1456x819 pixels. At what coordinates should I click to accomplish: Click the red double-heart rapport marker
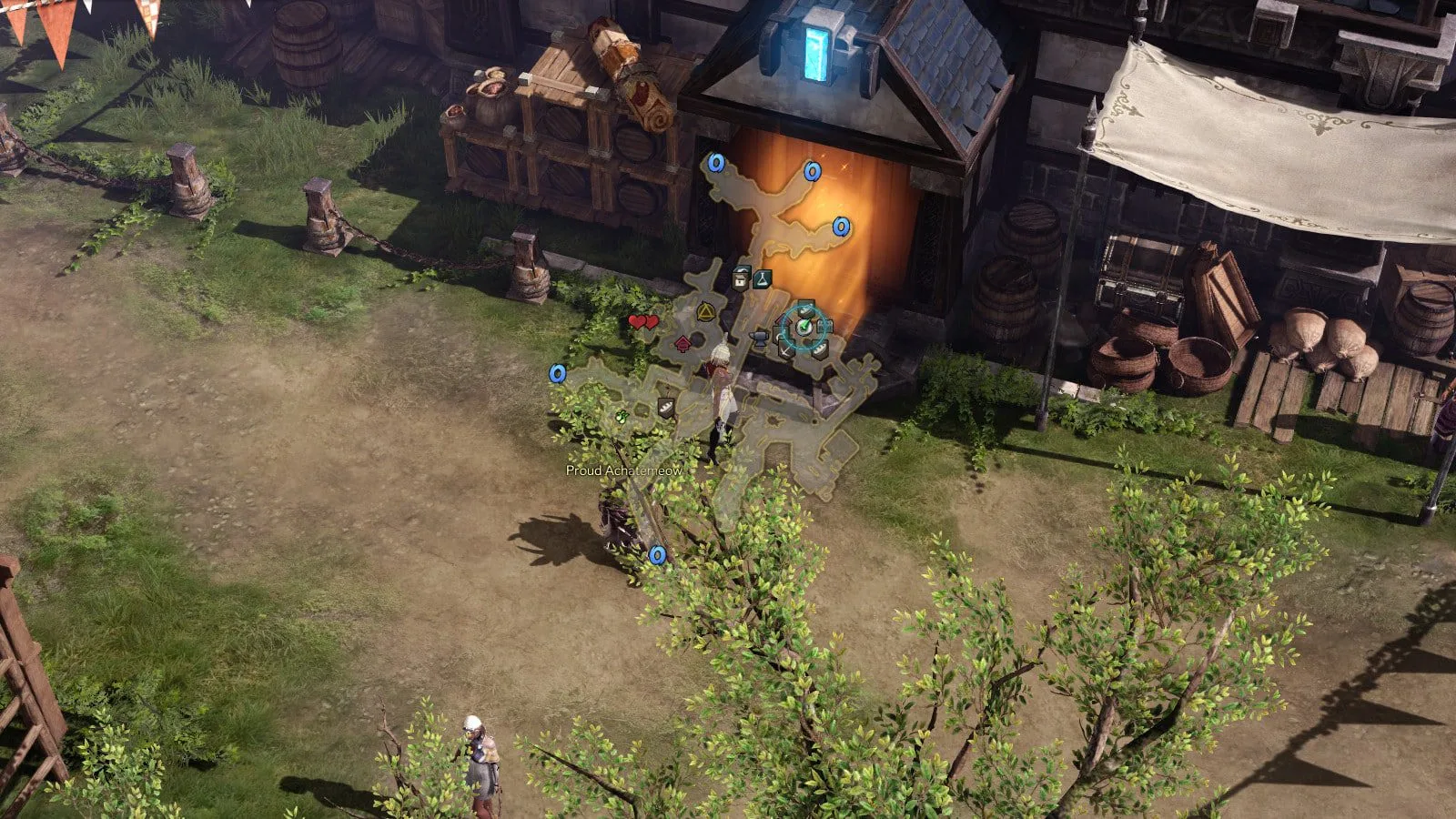tap(643, 322)
